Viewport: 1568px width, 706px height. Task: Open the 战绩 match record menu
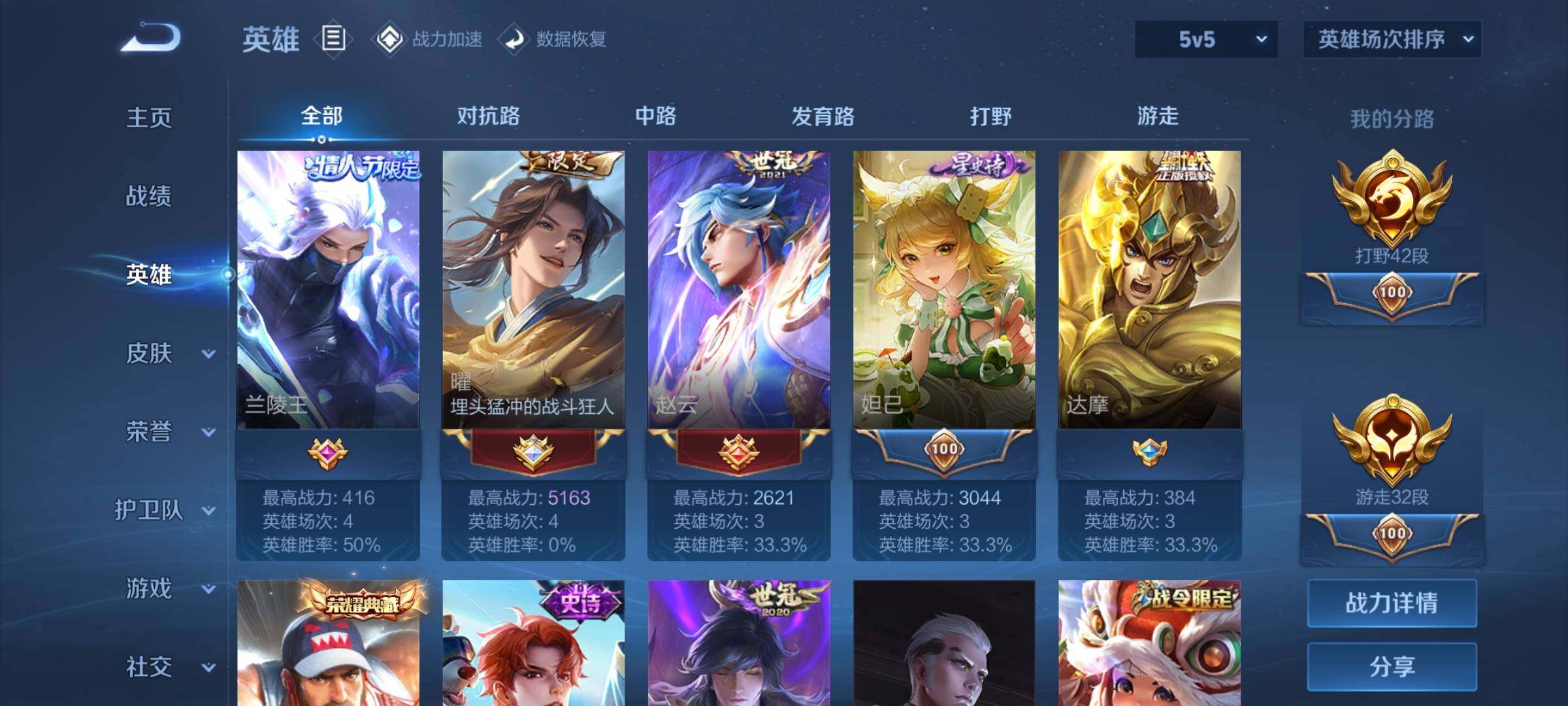149,196
